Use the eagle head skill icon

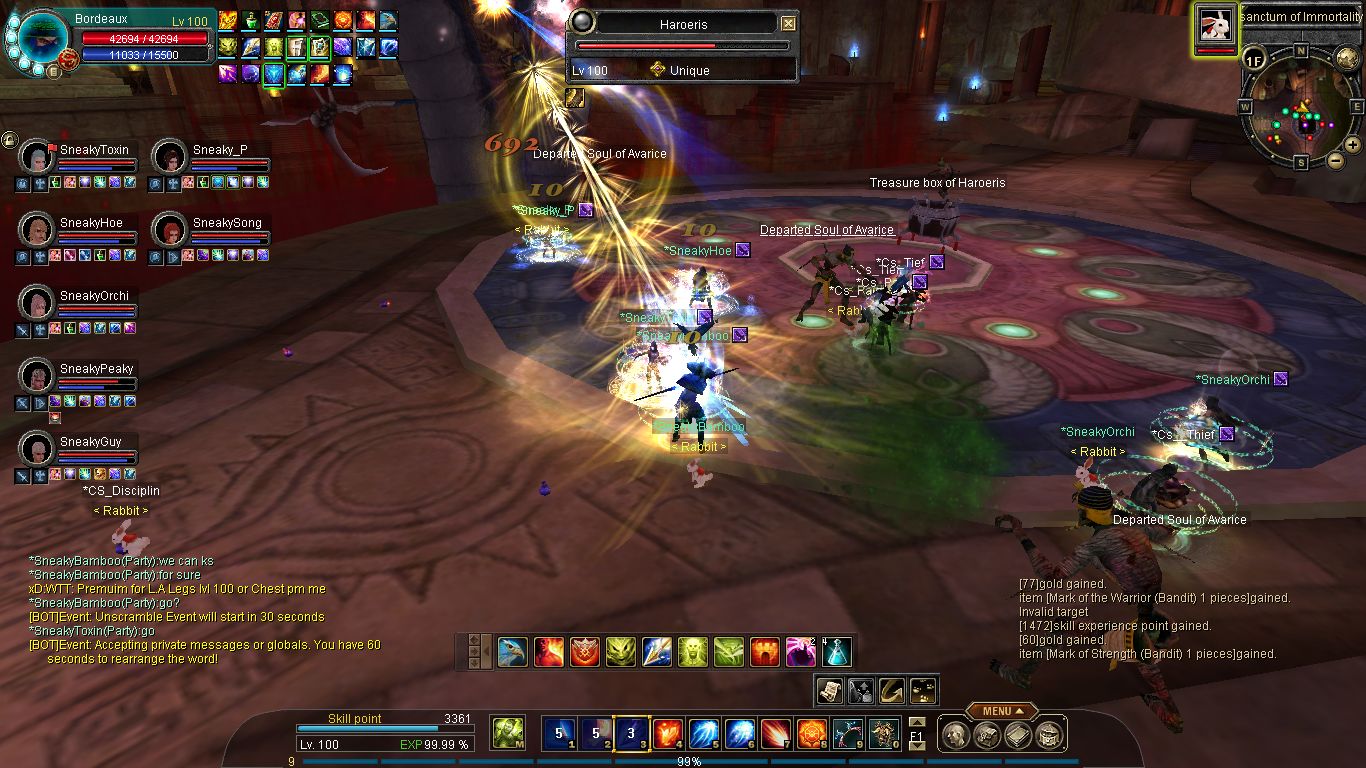coord(512,652)
